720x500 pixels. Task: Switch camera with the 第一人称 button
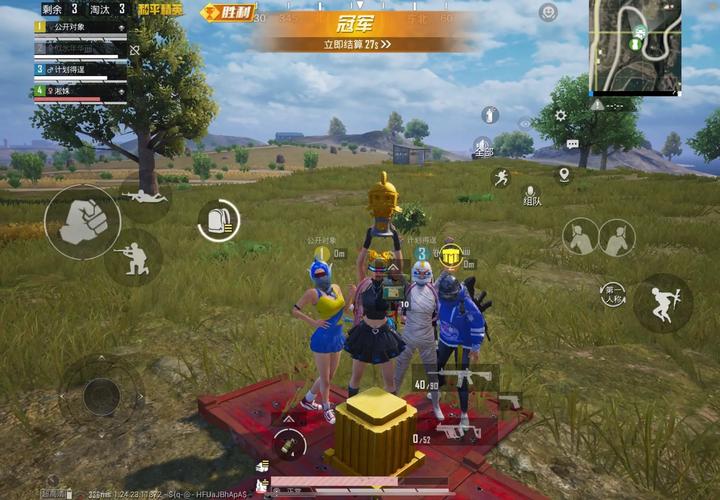[613, 294]
